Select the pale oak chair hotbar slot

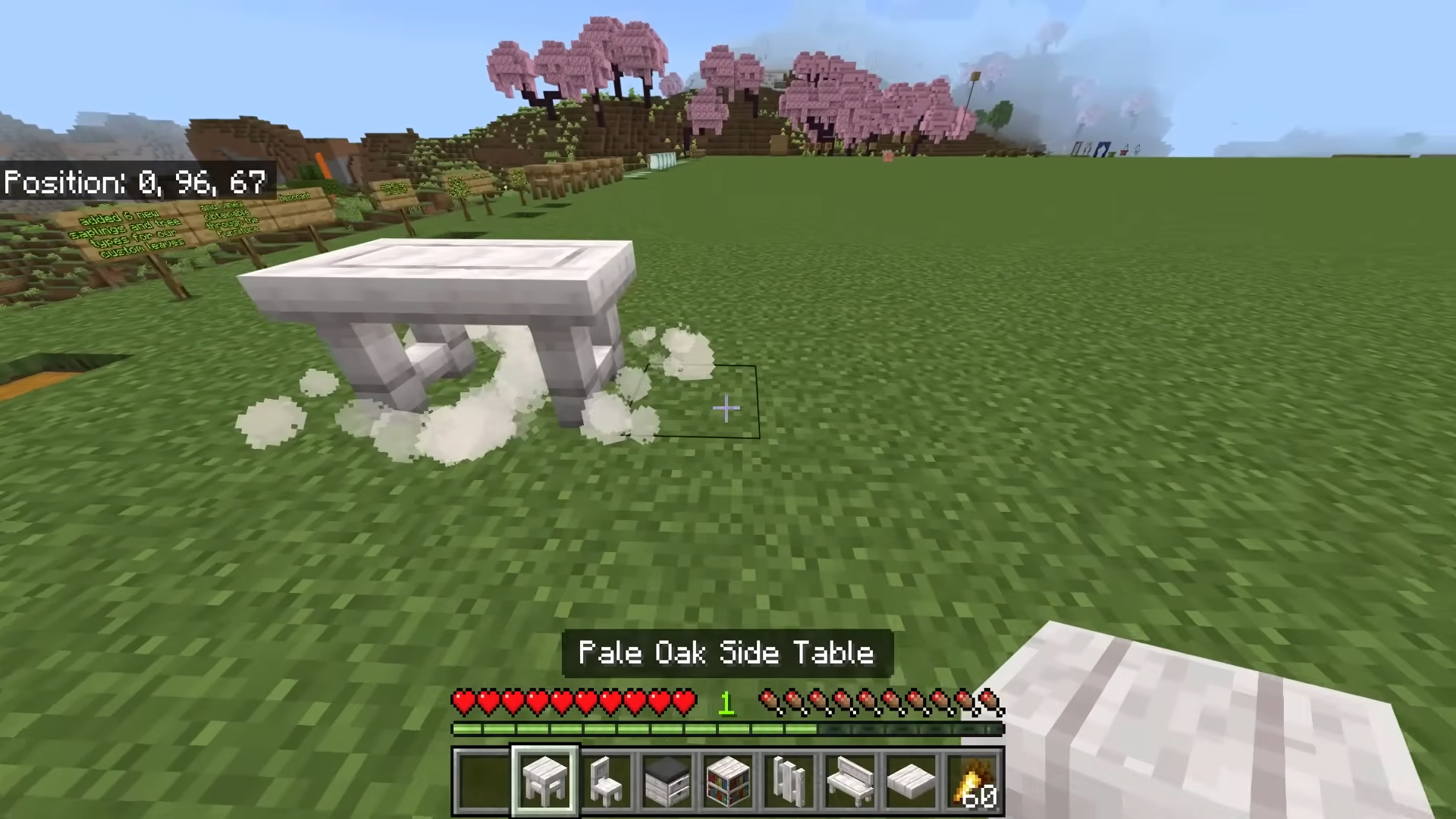coord(607,780)
